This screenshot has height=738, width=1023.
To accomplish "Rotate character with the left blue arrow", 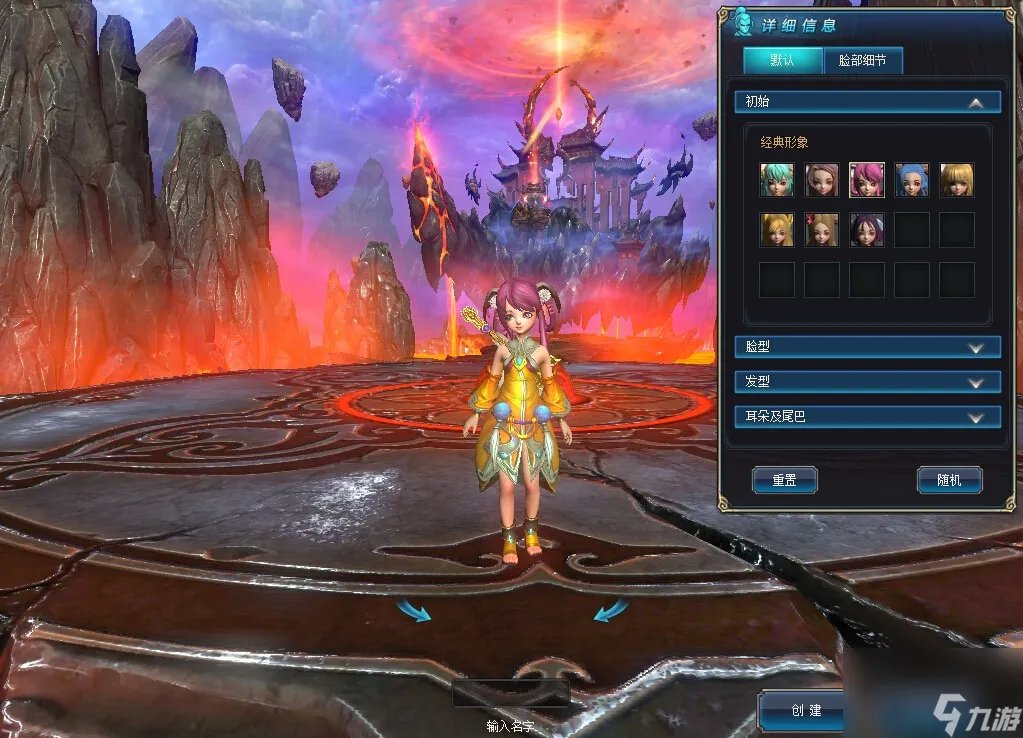I will coord(413,609).
